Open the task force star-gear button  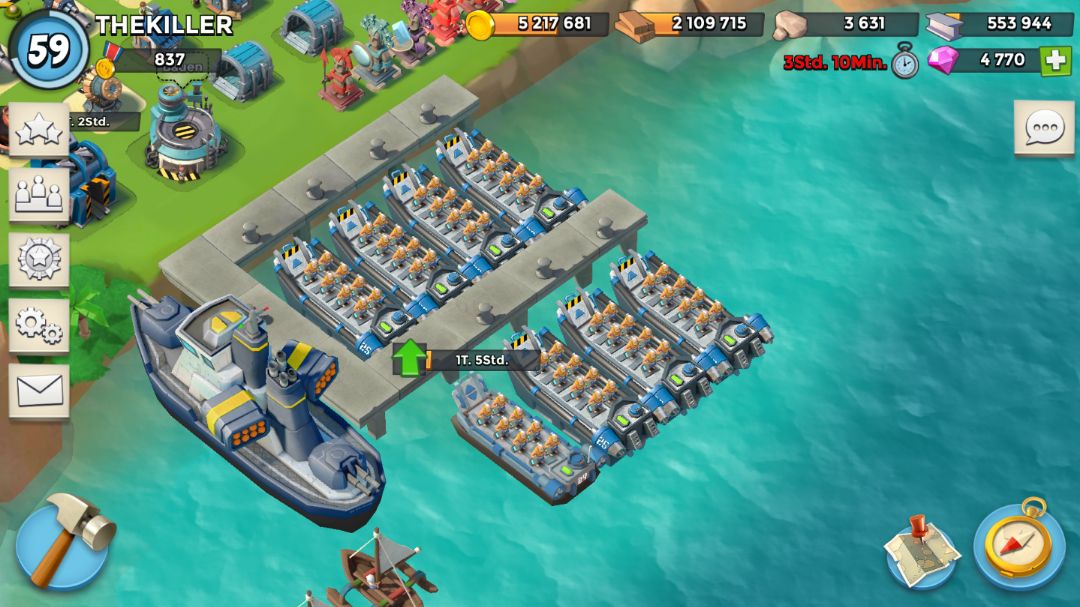tap(39, 258)
